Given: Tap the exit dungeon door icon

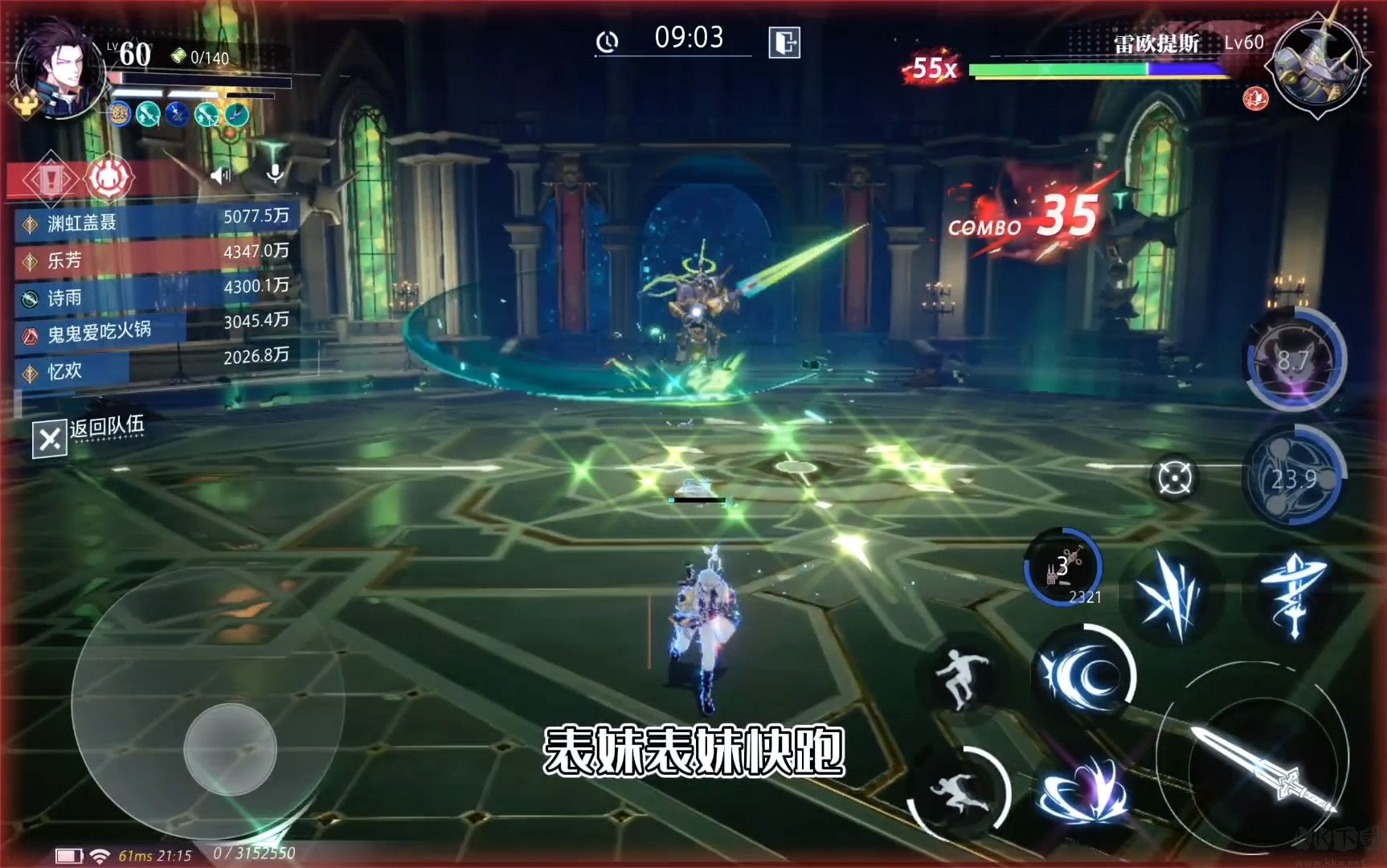Looking at the screenshot, I should 784,43.
